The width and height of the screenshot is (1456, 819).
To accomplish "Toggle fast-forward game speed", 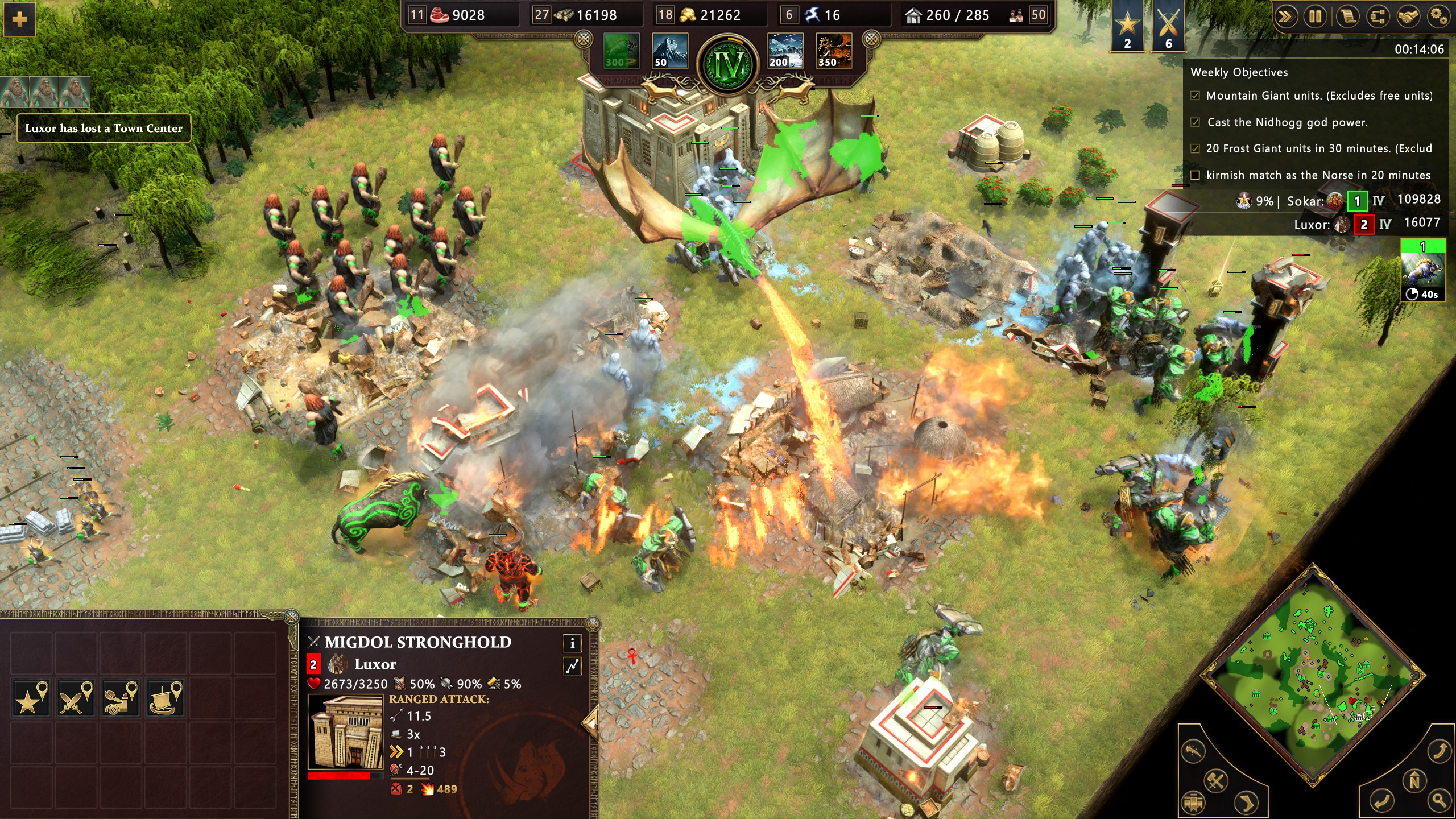I will click(1285, 16).
